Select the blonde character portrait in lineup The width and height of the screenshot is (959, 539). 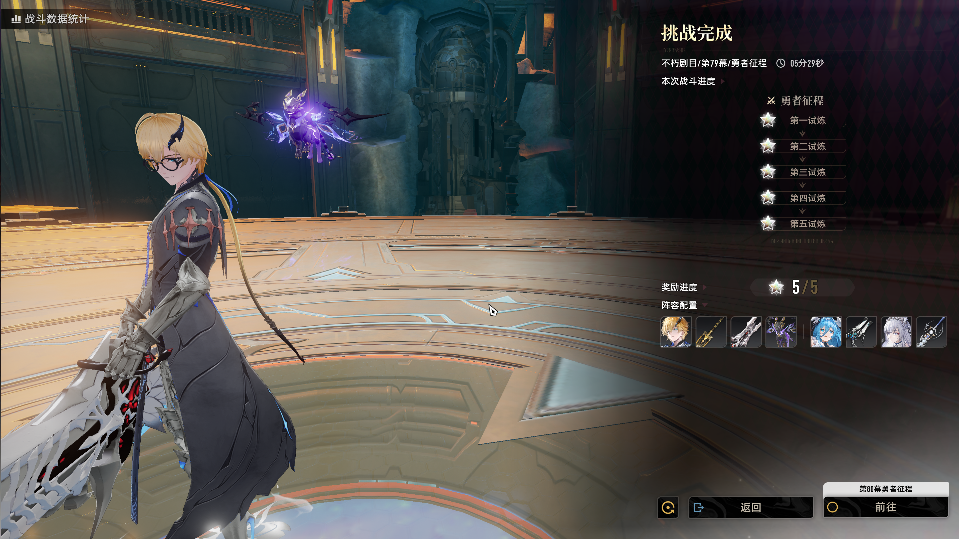(x=676, y=331)
